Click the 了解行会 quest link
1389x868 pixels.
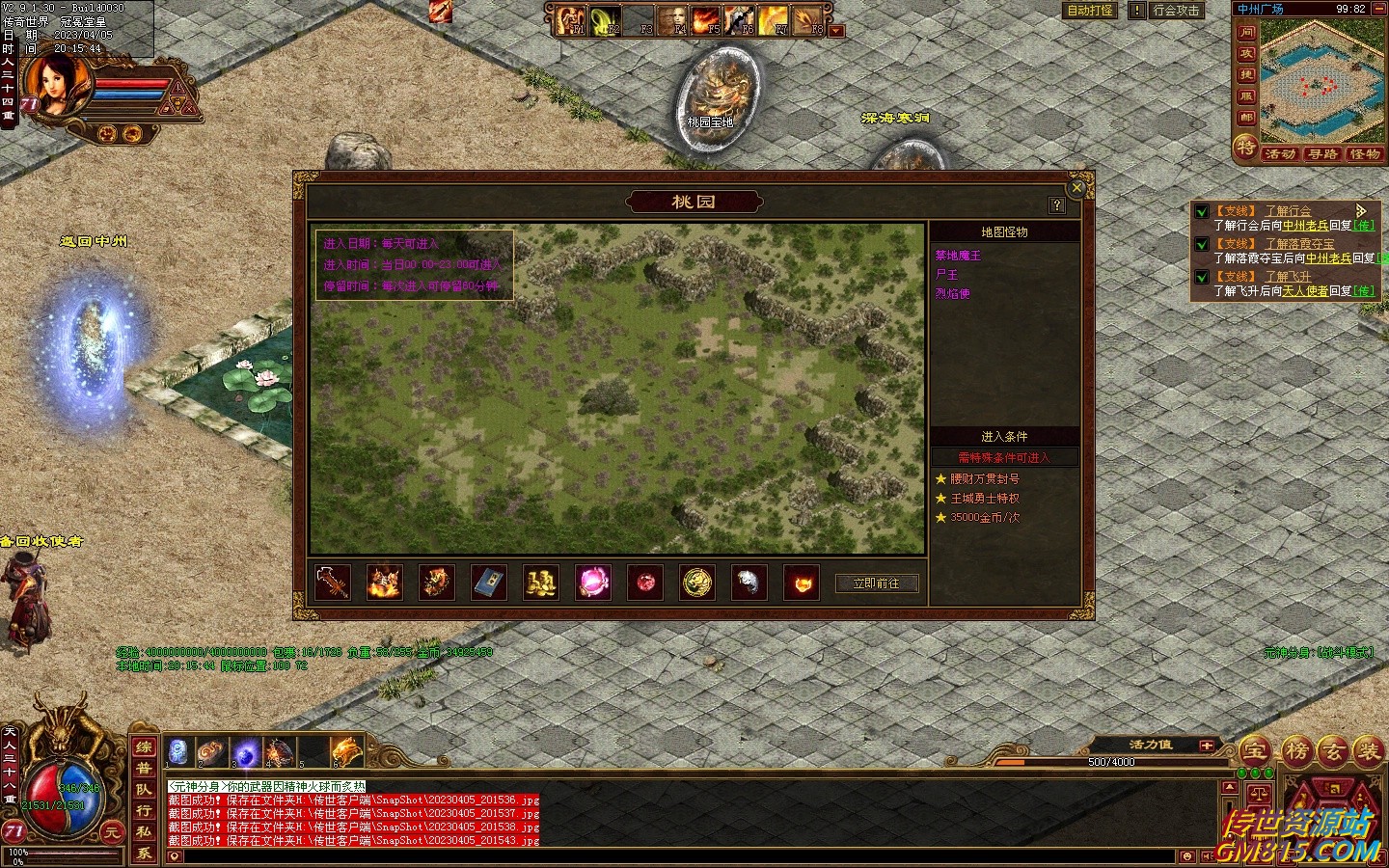(x=1288, y=211)
